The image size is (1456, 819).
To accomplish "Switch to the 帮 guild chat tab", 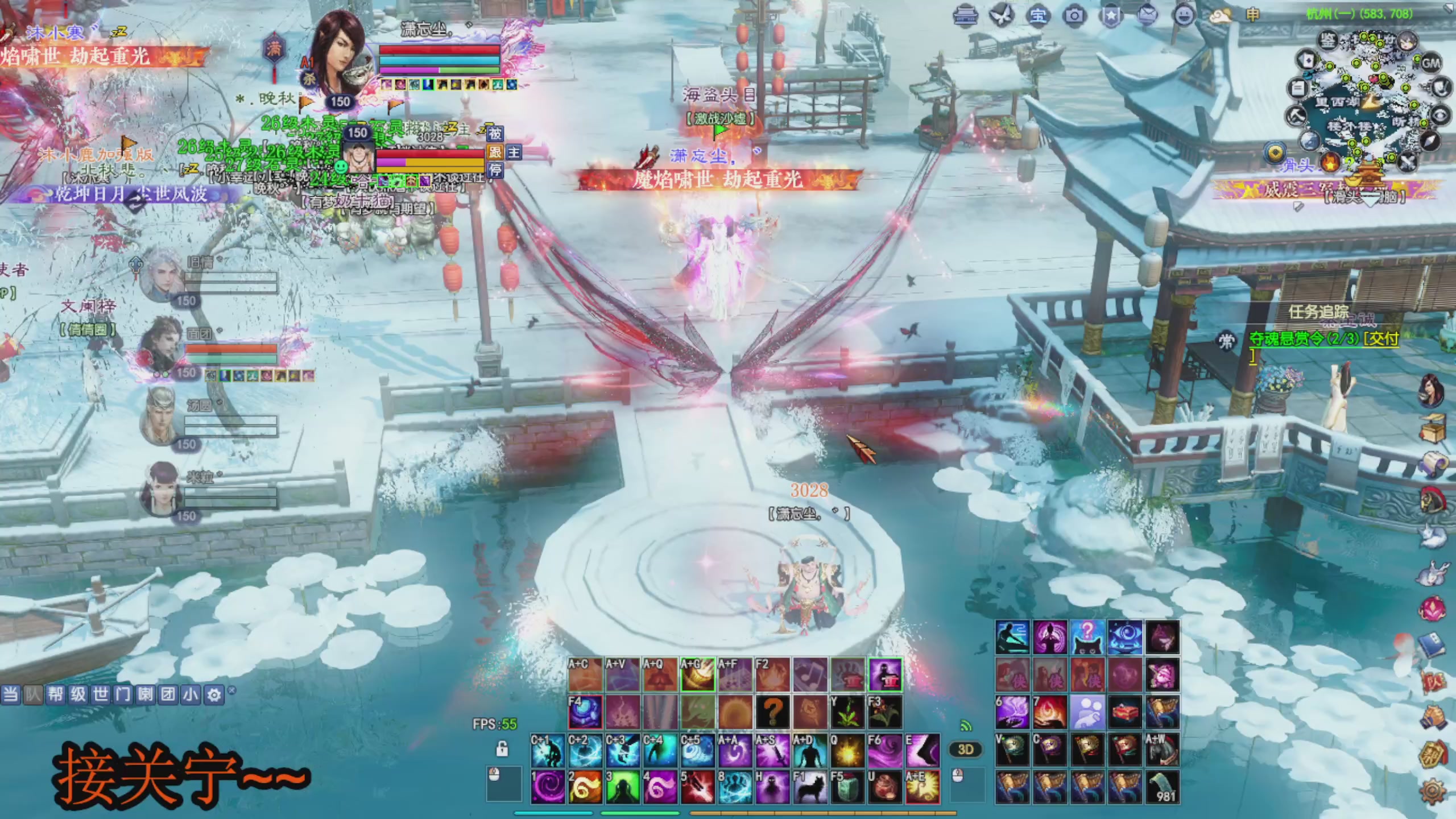I will [x=56, y=694].
